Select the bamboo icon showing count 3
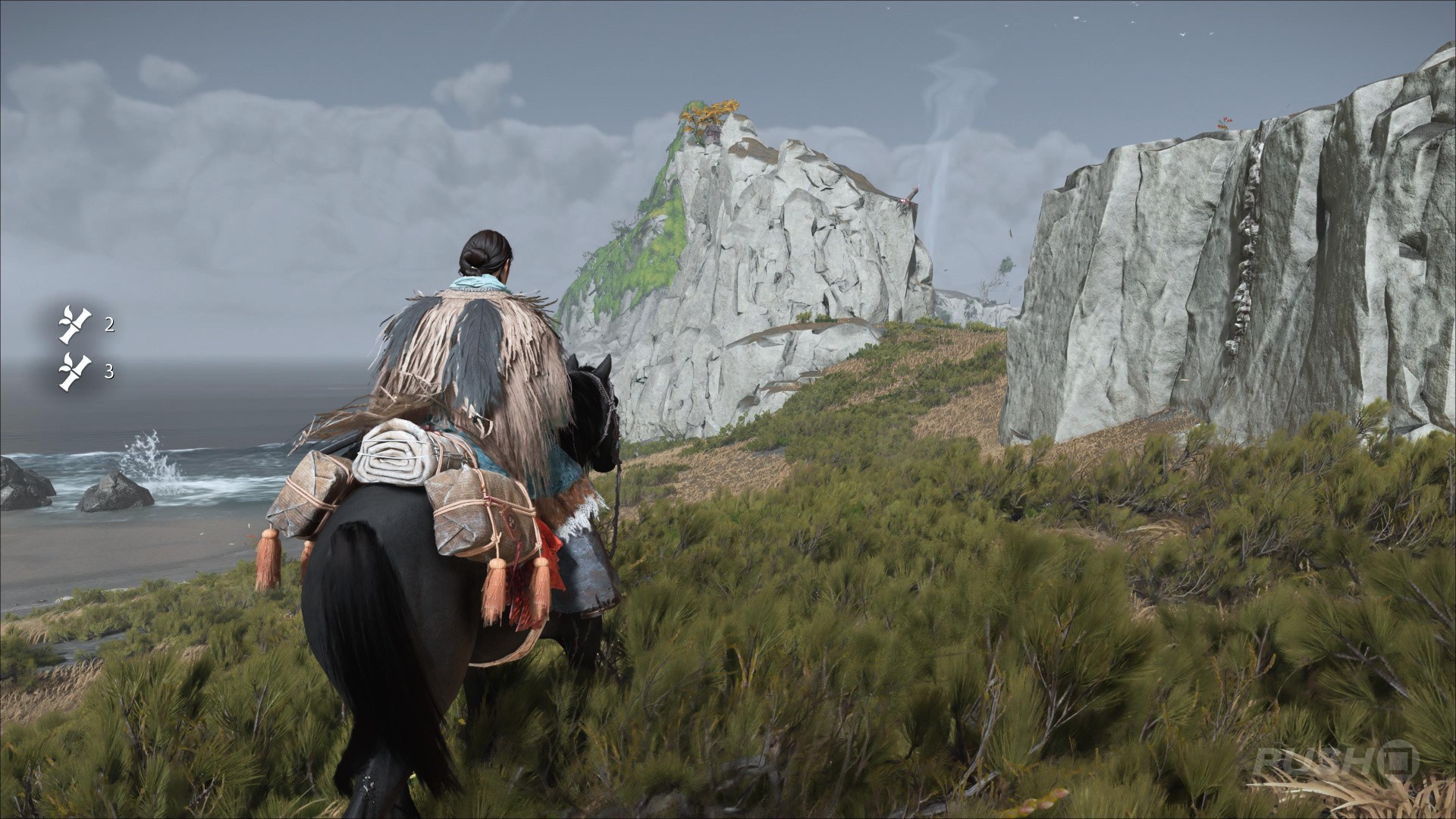Viewport: 1456px width, 819px height. click(x=75, y=372)
